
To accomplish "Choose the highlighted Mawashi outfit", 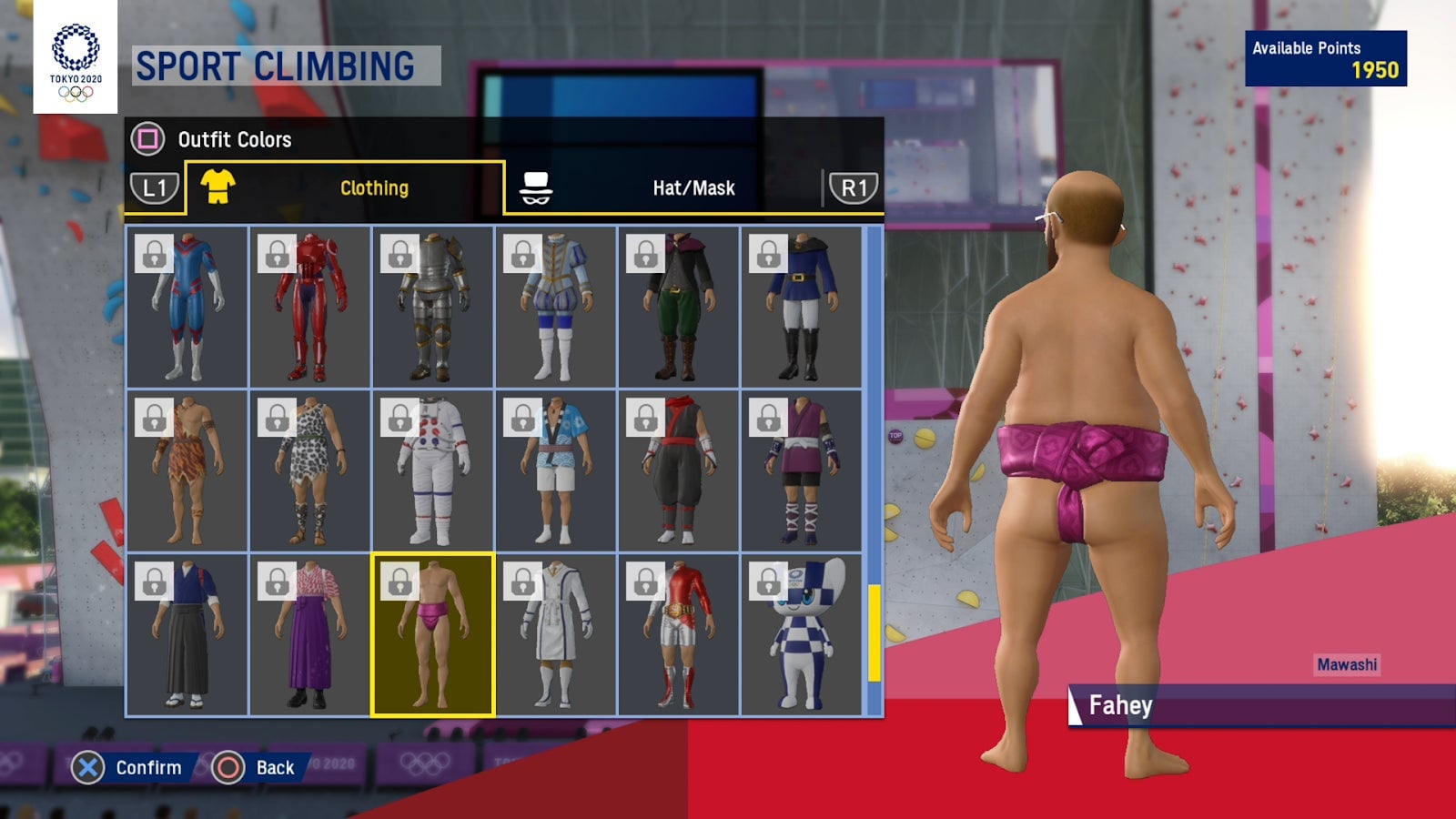I will click(432, 637).
